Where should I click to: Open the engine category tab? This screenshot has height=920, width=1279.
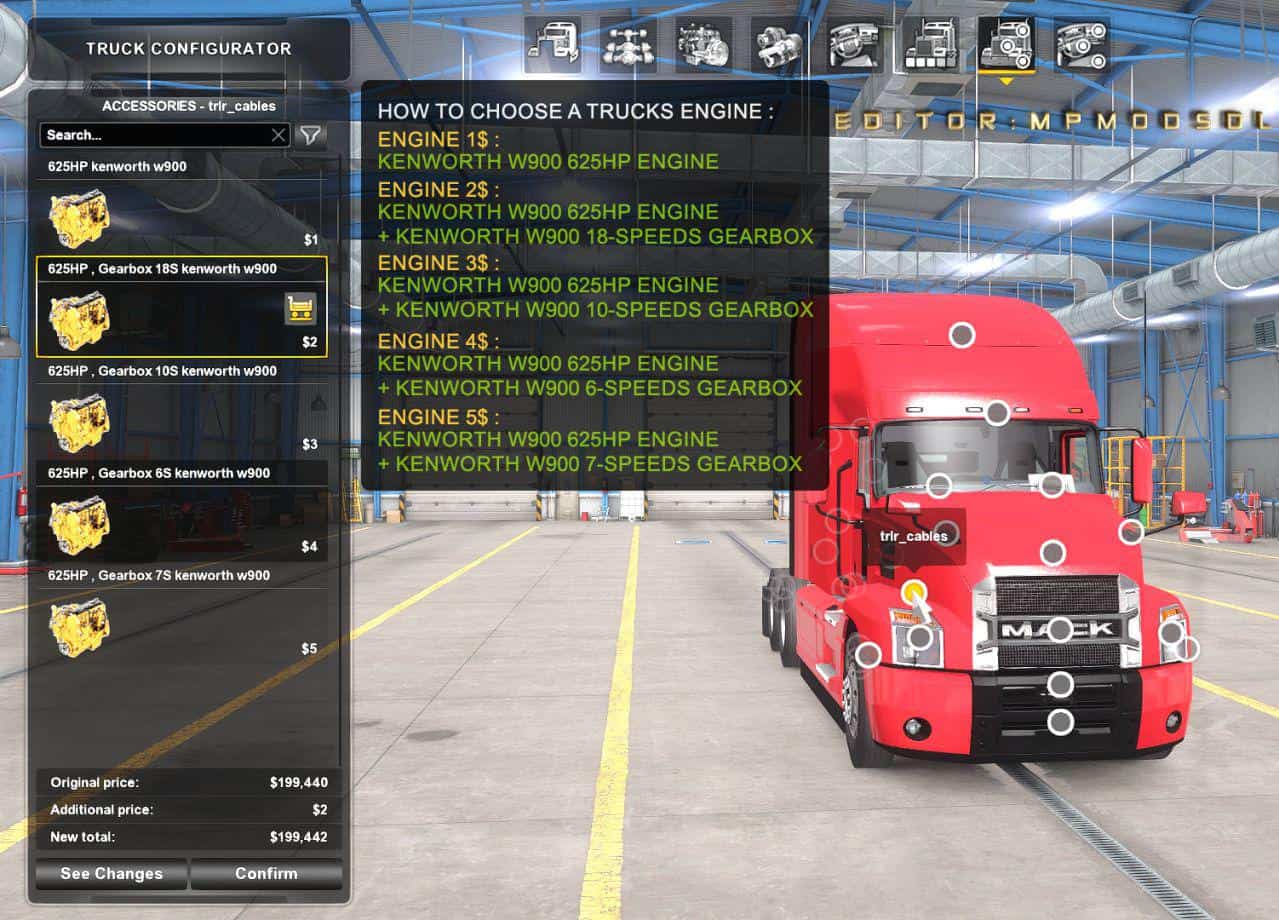pyautogui.click(x=703, y=45)
